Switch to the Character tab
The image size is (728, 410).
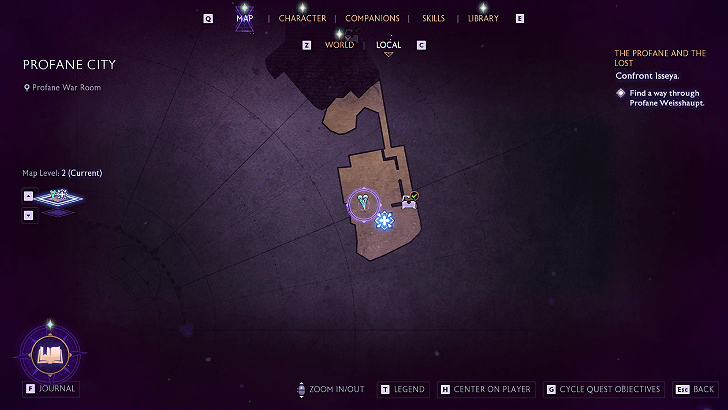tap(302, 18)
